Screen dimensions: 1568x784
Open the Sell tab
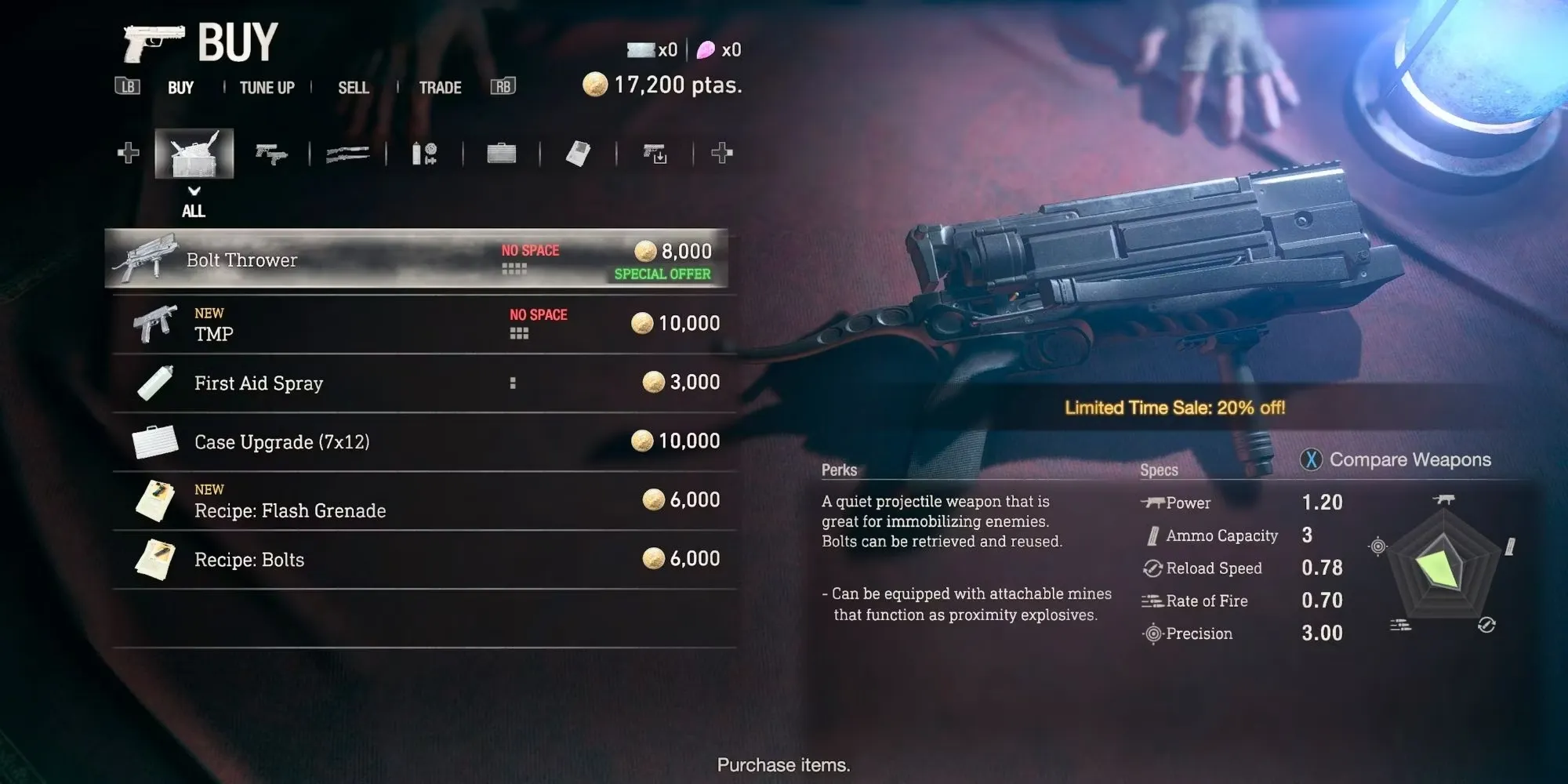point(353,88)
